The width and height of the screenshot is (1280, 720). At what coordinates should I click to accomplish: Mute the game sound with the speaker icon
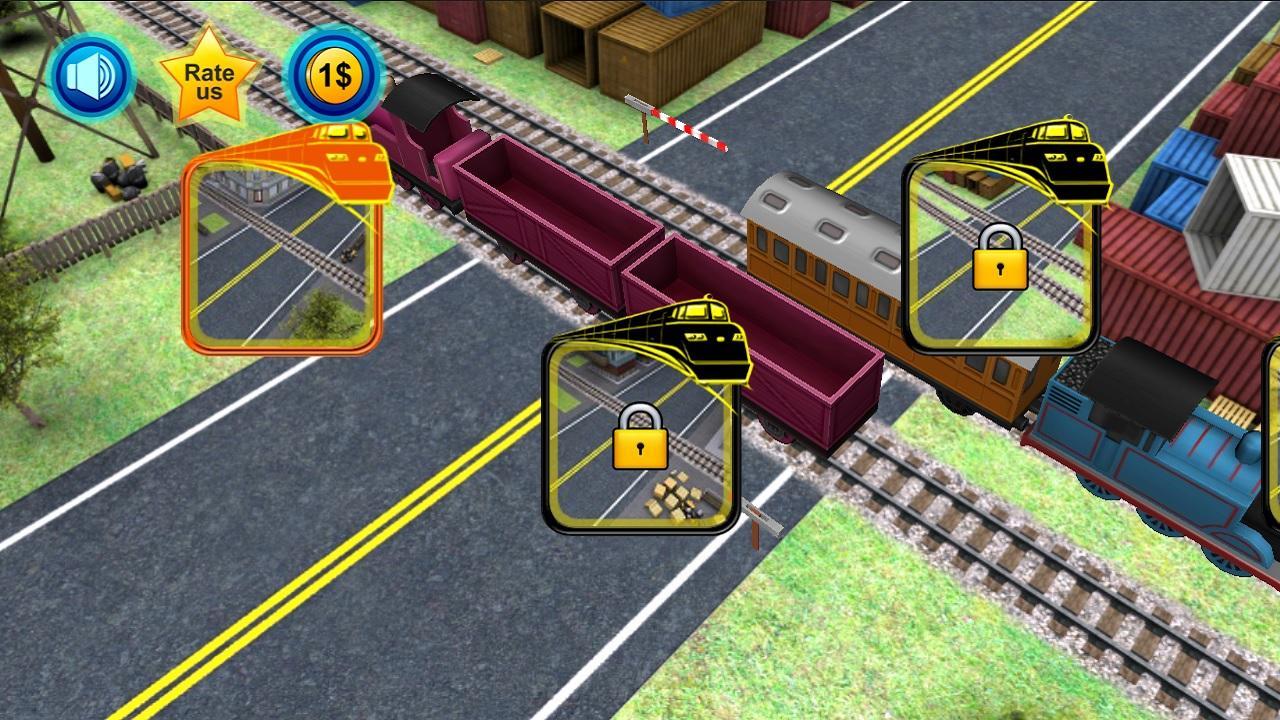(x=91, y=77)
